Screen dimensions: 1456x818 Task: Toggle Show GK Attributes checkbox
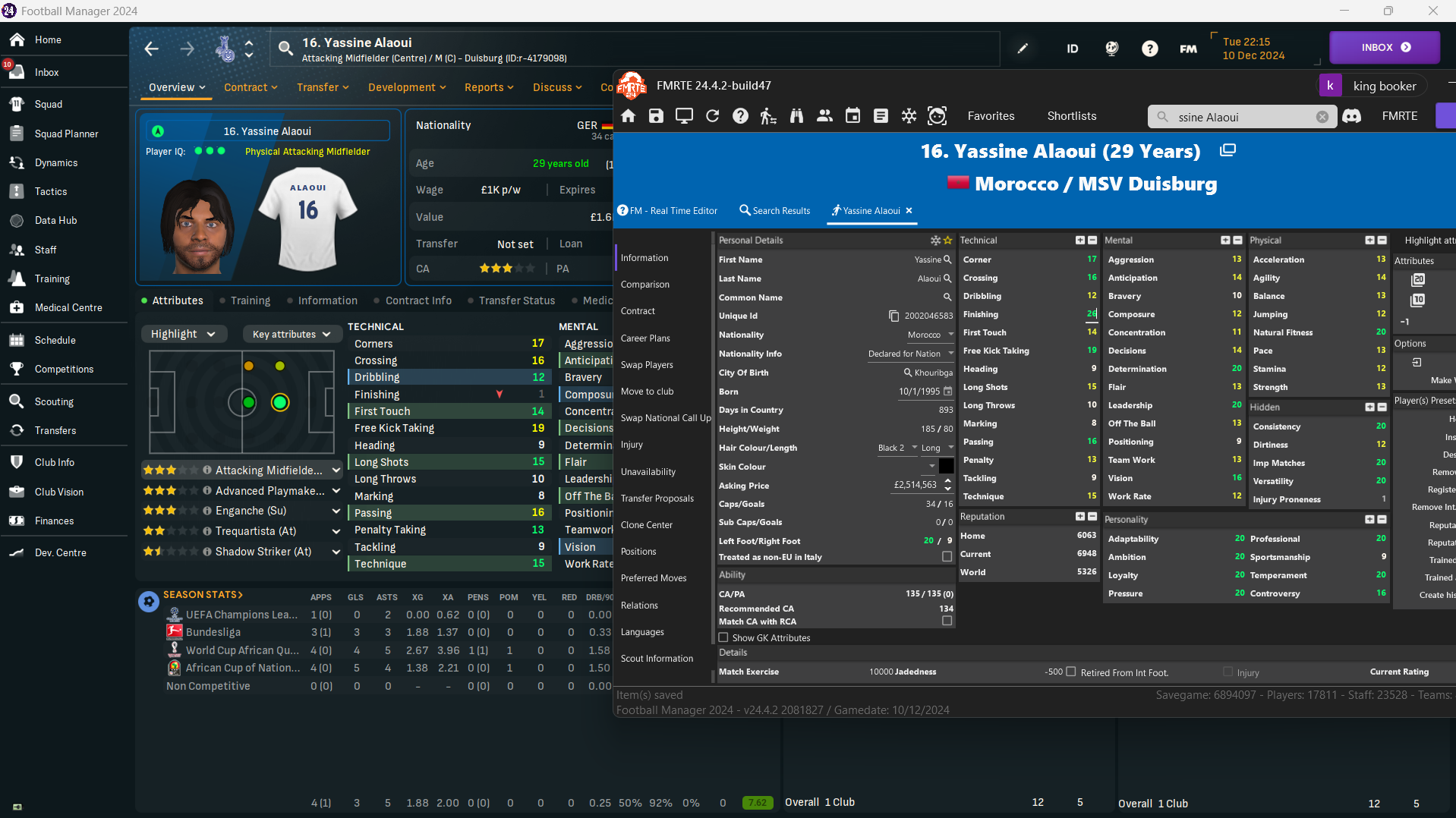click(x=723, y=637)
